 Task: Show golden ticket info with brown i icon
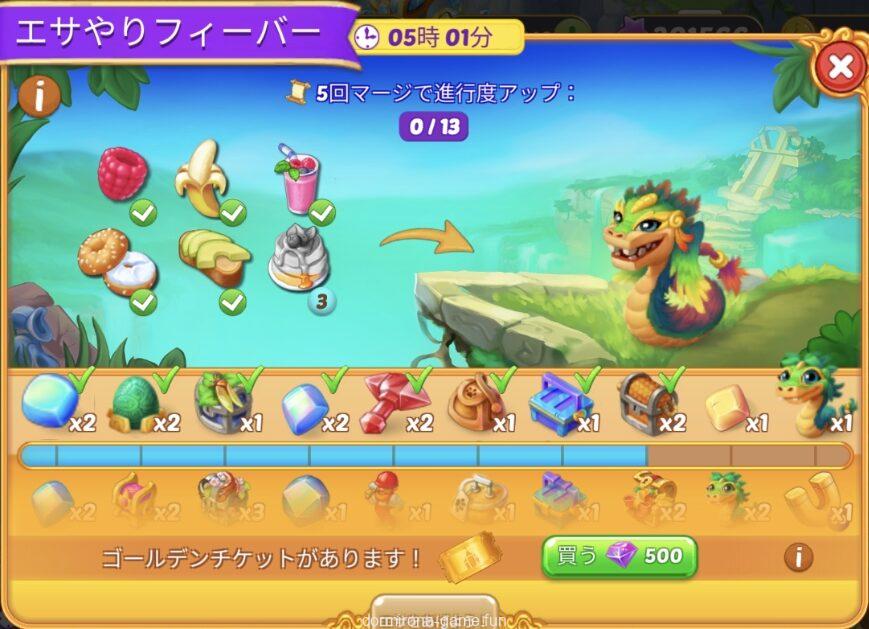tap(798, 557)
